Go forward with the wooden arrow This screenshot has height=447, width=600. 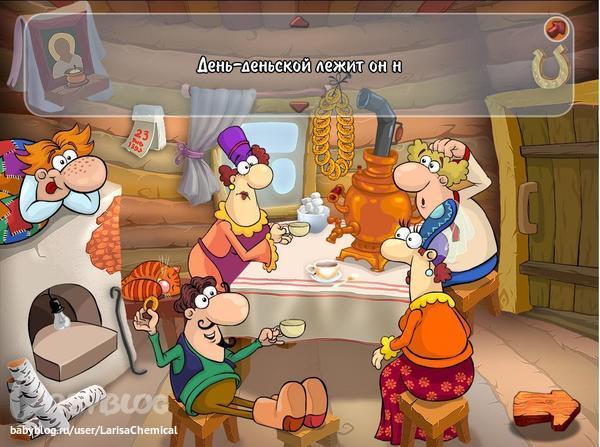[546, 408]
